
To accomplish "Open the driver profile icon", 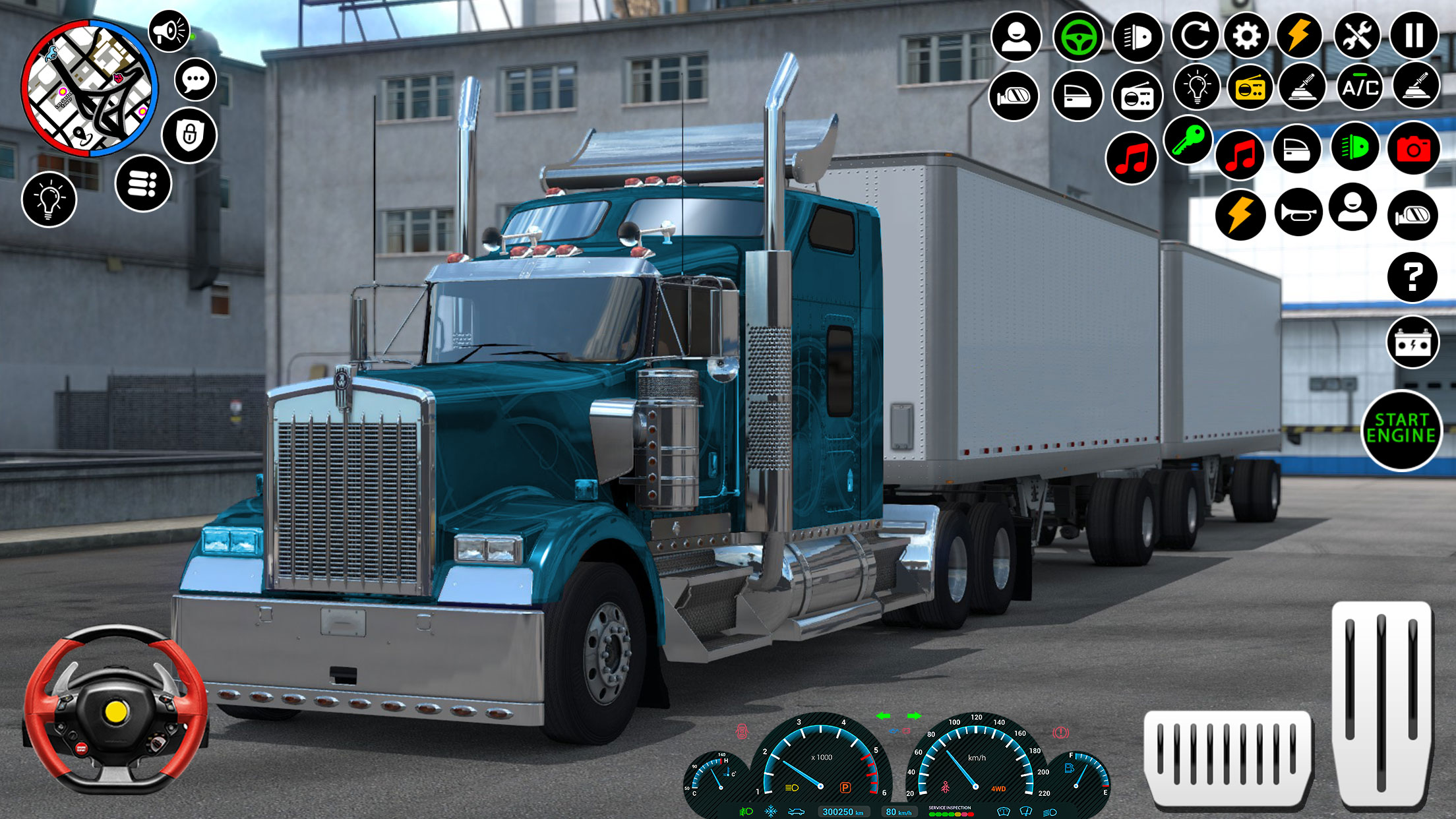I will pyautogui.click(x=1016, y=38).
